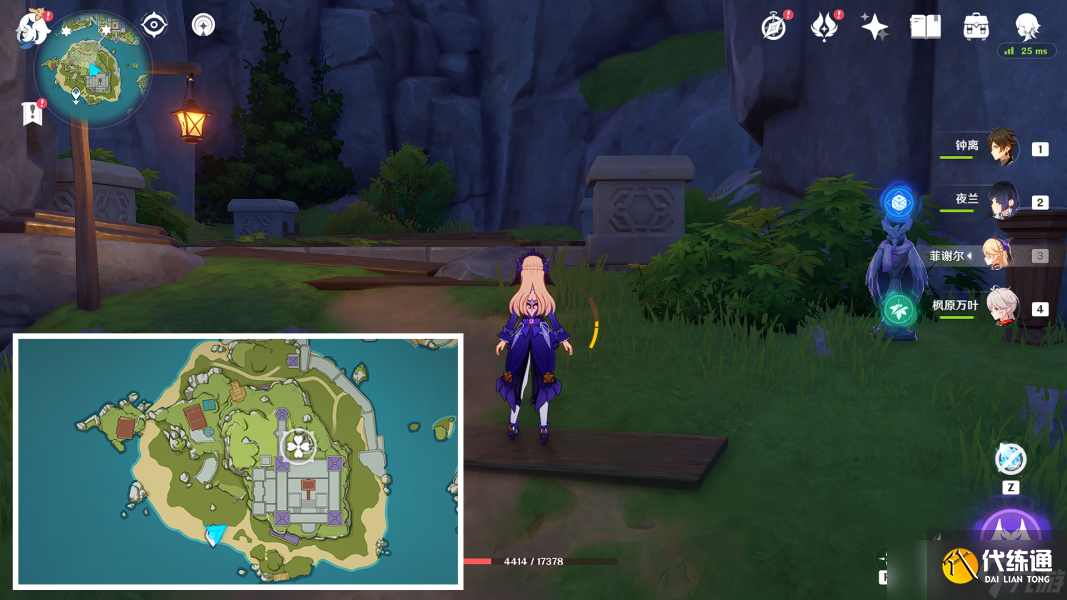Click the round compass icon right of the eye
Screen dimensions: 1067x600
[x=203, y=25]
